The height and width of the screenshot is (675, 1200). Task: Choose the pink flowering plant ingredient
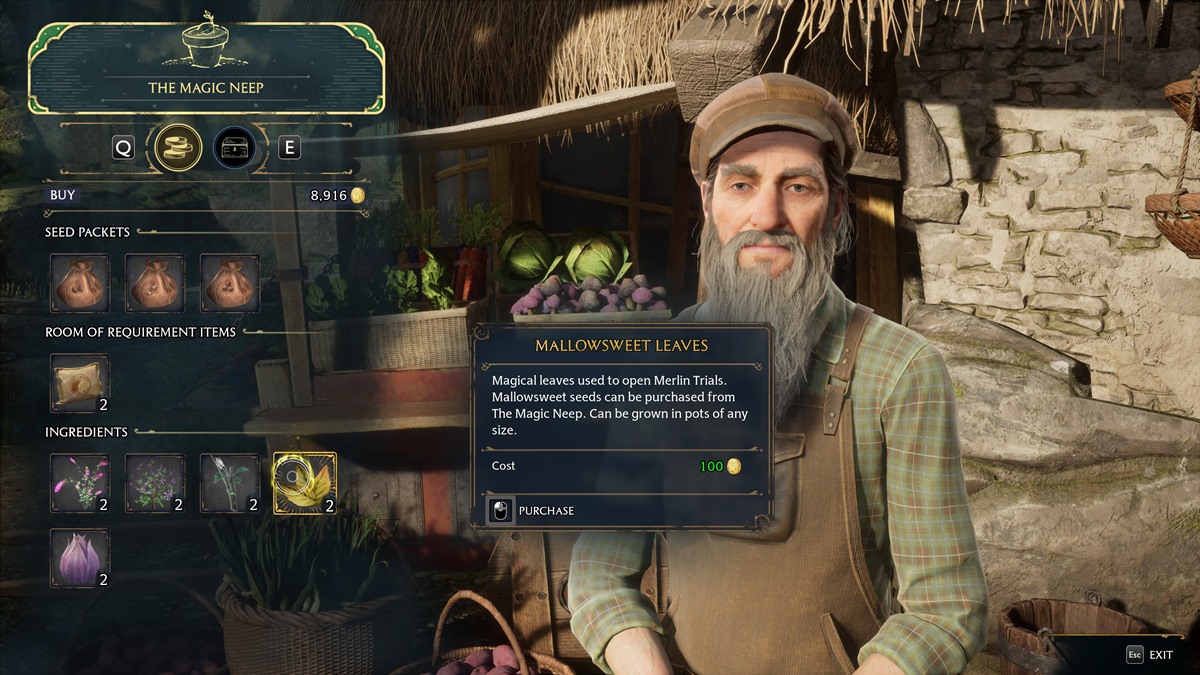(79, 483)
